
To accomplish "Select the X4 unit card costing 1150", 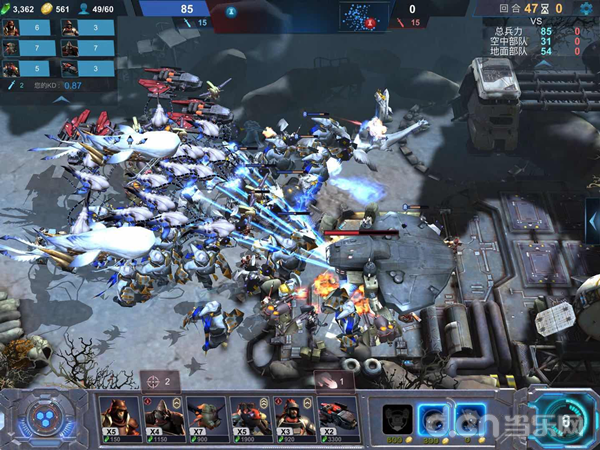I will [x=164, y=419].
